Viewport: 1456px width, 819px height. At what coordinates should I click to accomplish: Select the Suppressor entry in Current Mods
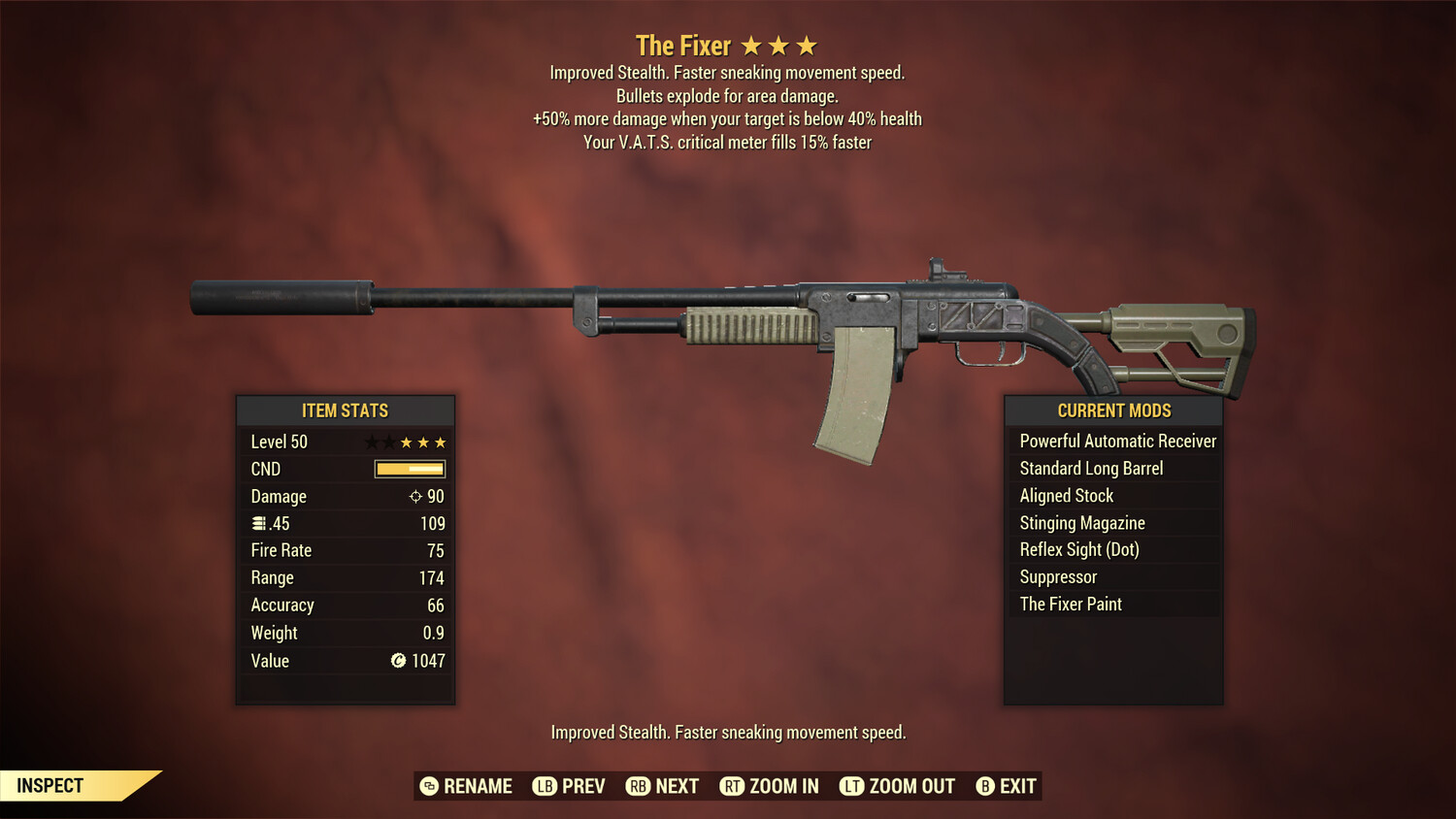point(1057,576)
